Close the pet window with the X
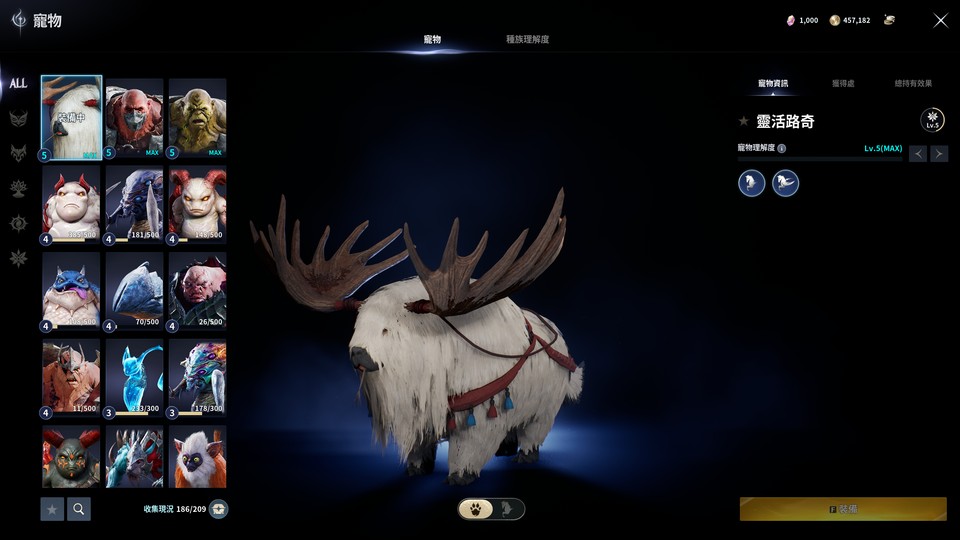Screen dimensions: 960x540 pyautogui.click(x=940, y=20)
